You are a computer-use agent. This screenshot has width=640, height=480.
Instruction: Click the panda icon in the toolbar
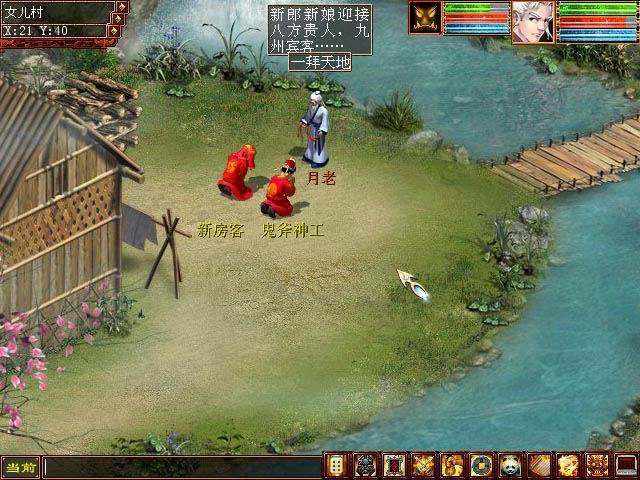click(x=510, y=465)
